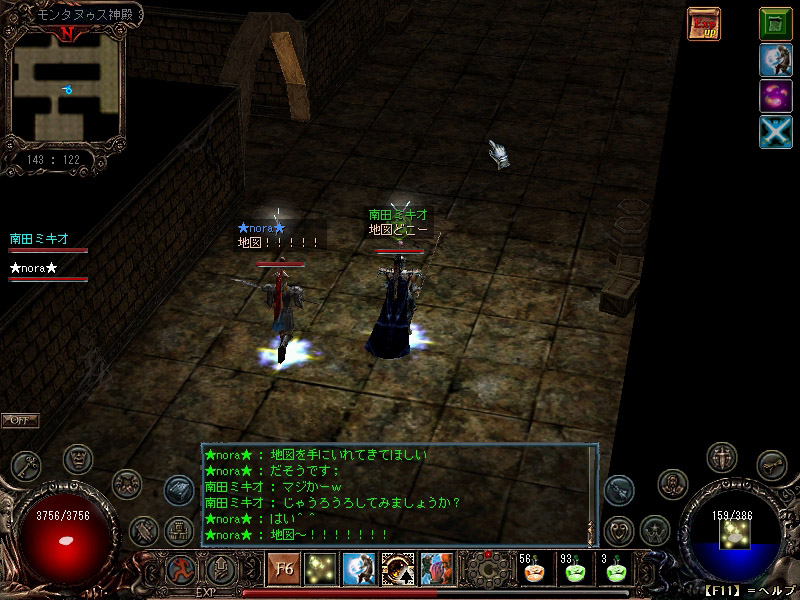Image resolution: width=800 pixels, height=600 pixels.
Task: Click the Exp up scroll icon
Action: tap(703, 24)
